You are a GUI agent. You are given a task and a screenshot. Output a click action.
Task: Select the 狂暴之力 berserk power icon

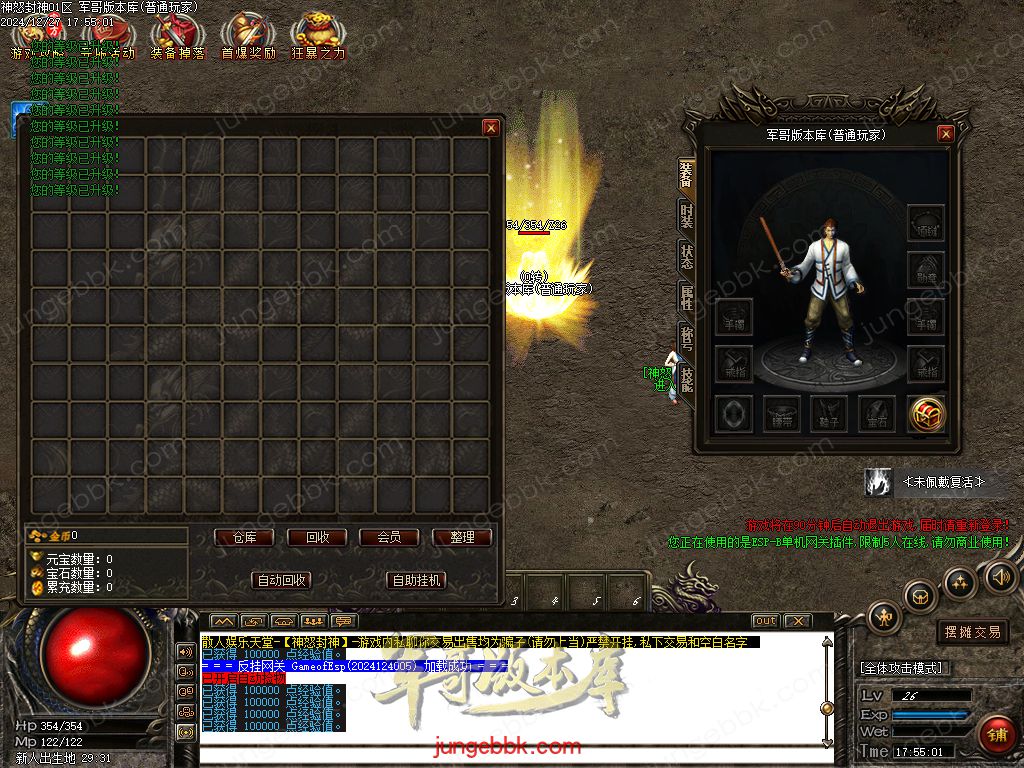tap(318, 38)
